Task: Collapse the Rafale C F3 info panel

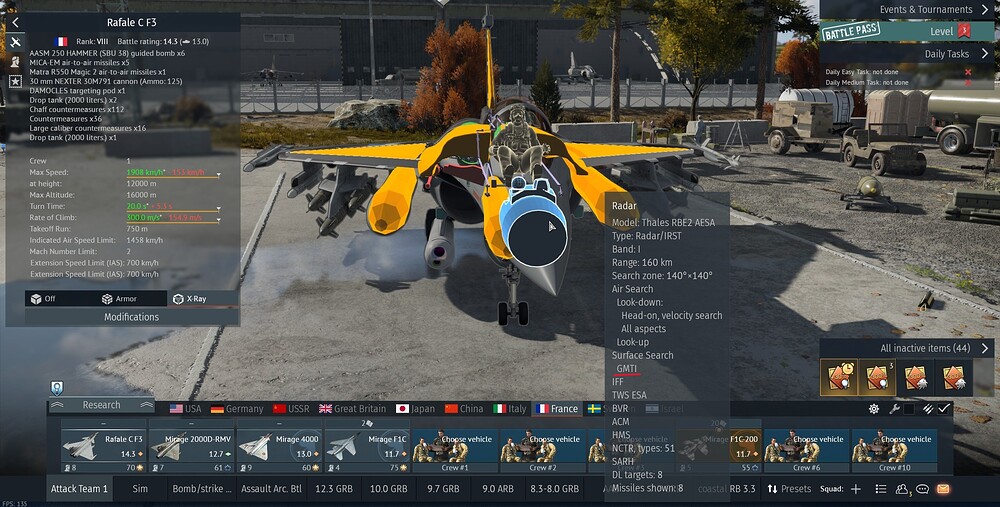Action: click(x=16, y=21)
